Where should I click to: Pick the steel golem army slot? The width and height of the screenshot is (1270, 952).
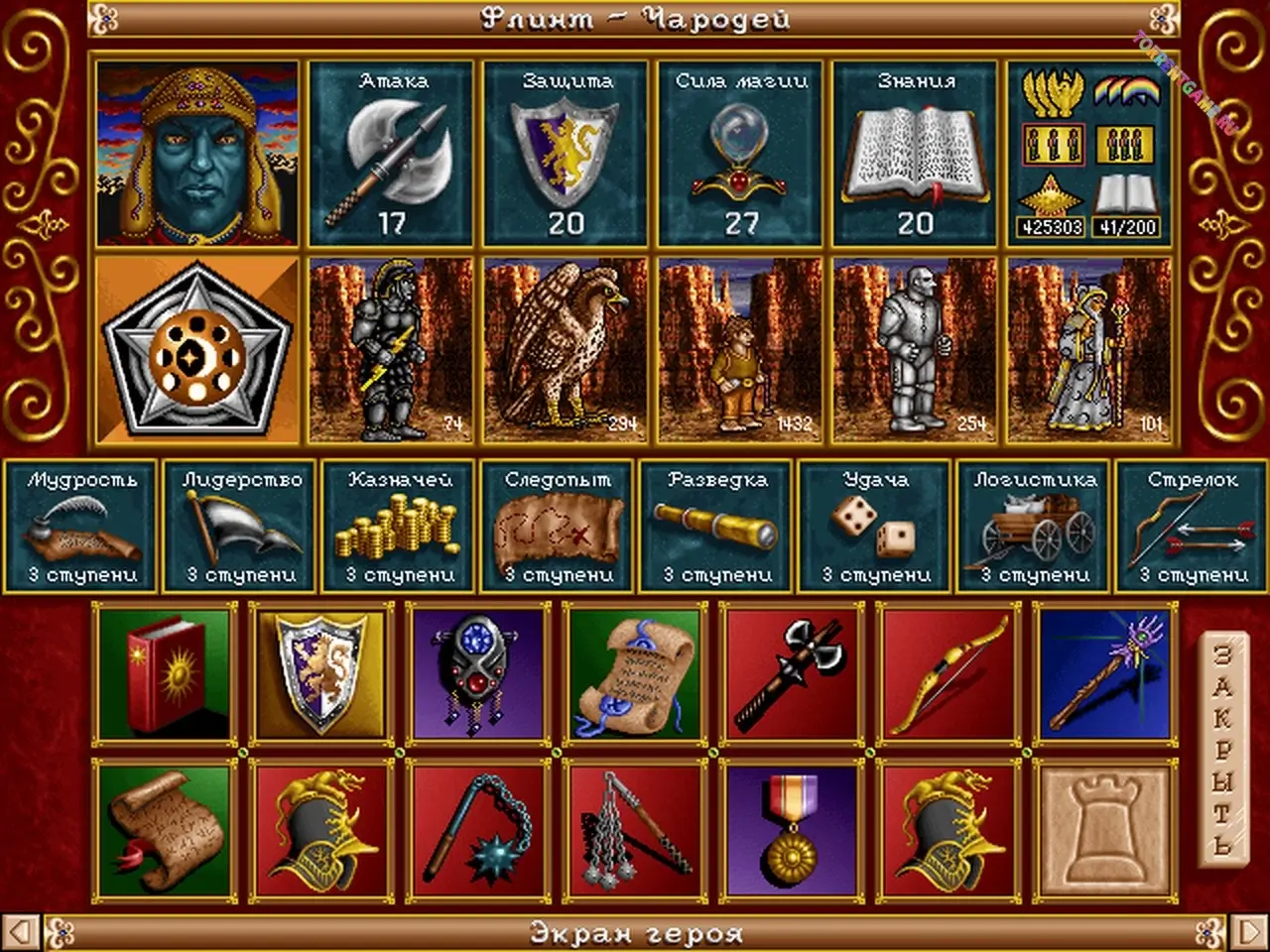916,349
